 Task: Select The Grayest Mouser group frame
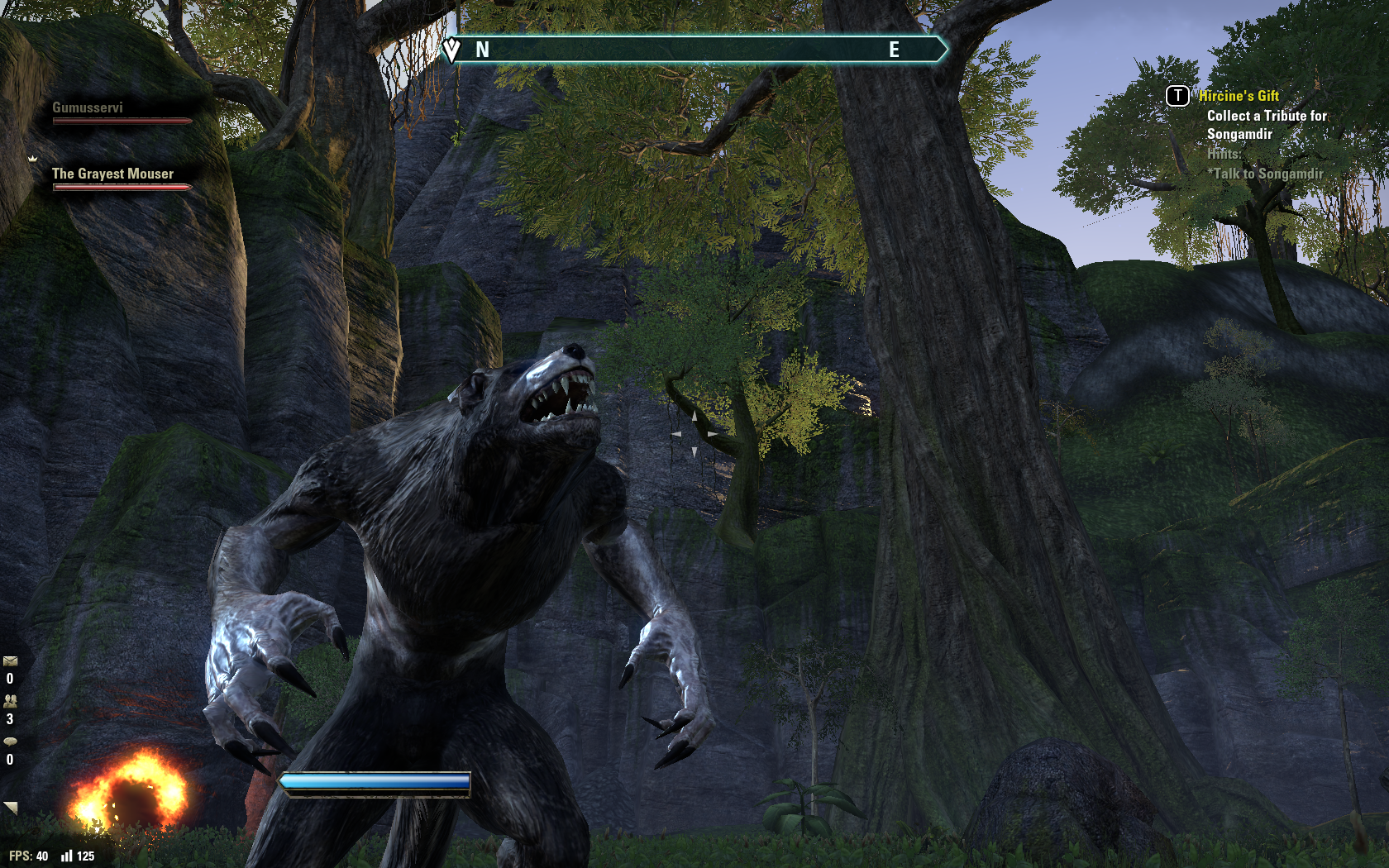113,174
